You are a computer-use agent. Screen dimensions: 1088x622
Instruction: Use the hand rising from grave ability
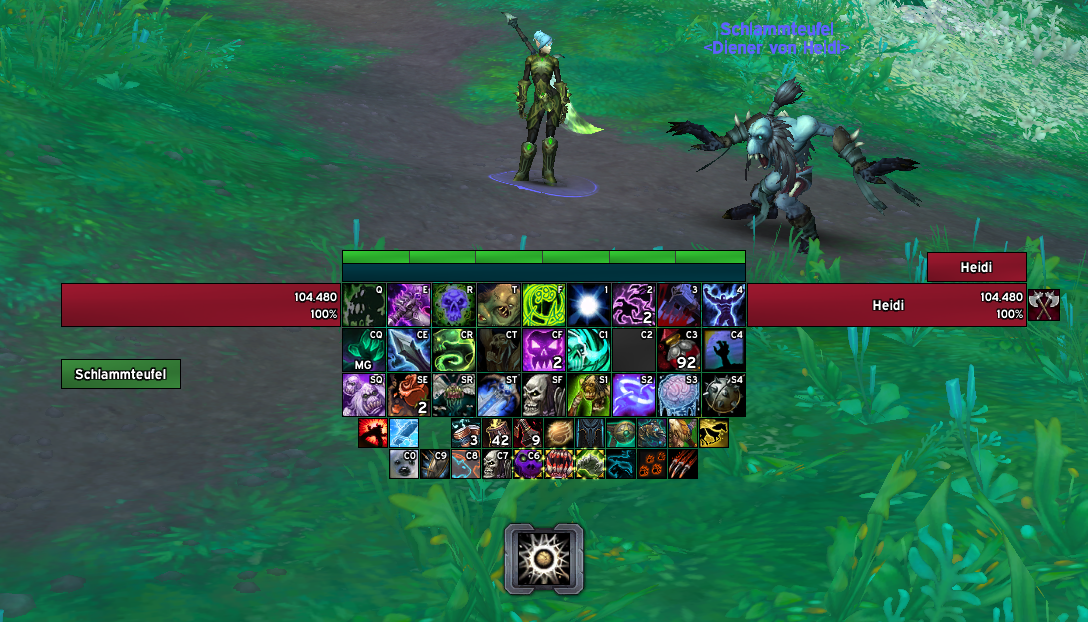coord(724,350)
